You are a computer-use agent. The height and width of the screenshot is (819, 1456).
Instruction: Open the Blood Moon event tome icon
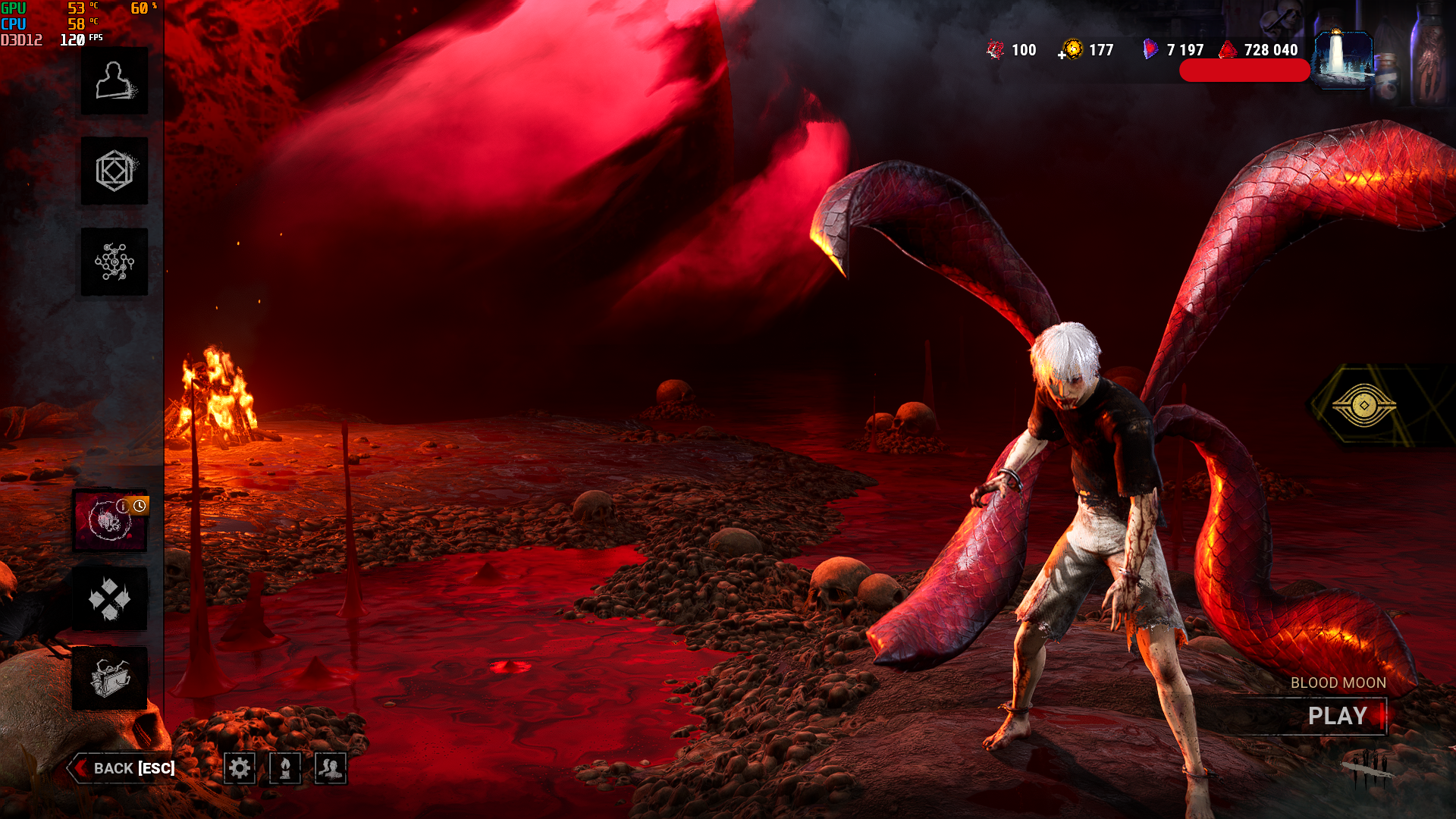tap(110, 521)
